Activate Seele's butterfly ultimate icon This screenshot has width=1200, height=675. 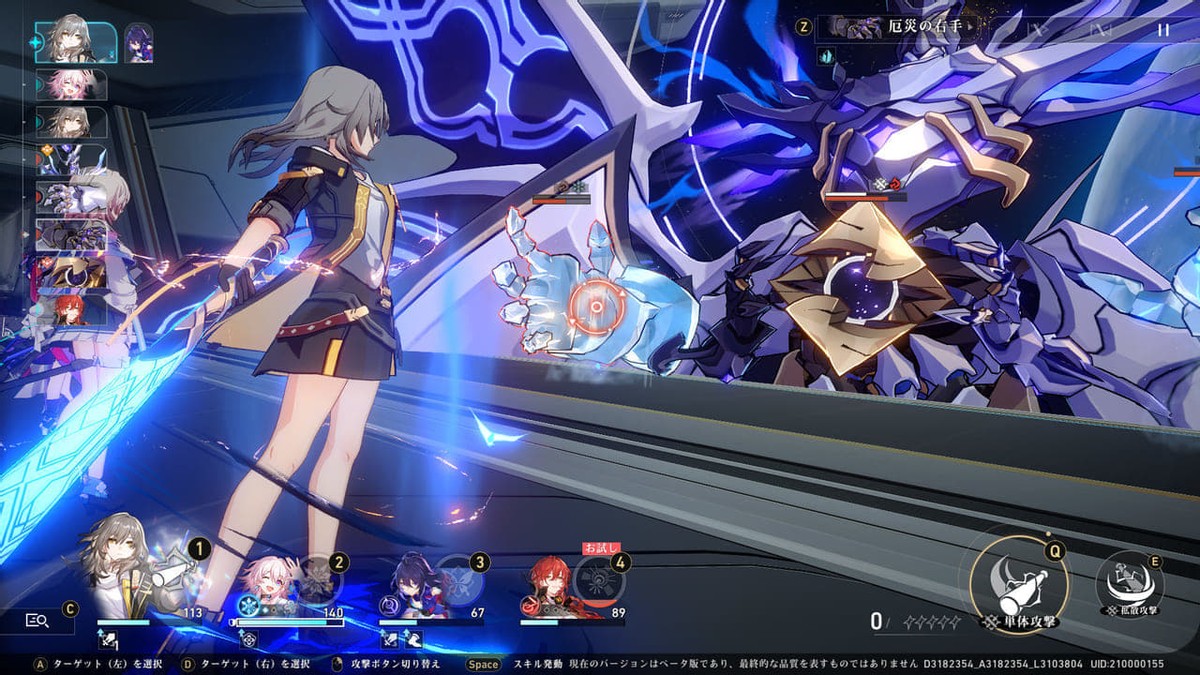[459, 578]
